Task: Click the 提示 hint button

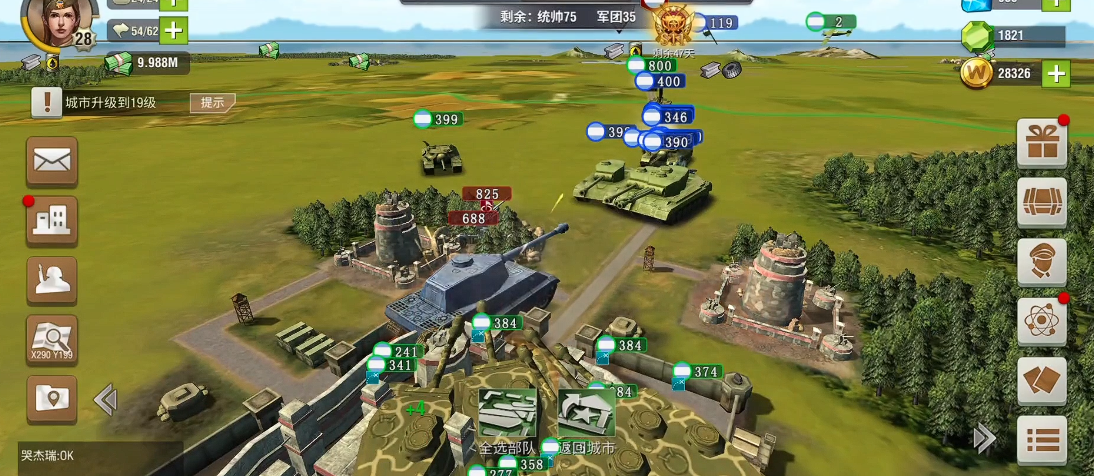Action: 212,102
